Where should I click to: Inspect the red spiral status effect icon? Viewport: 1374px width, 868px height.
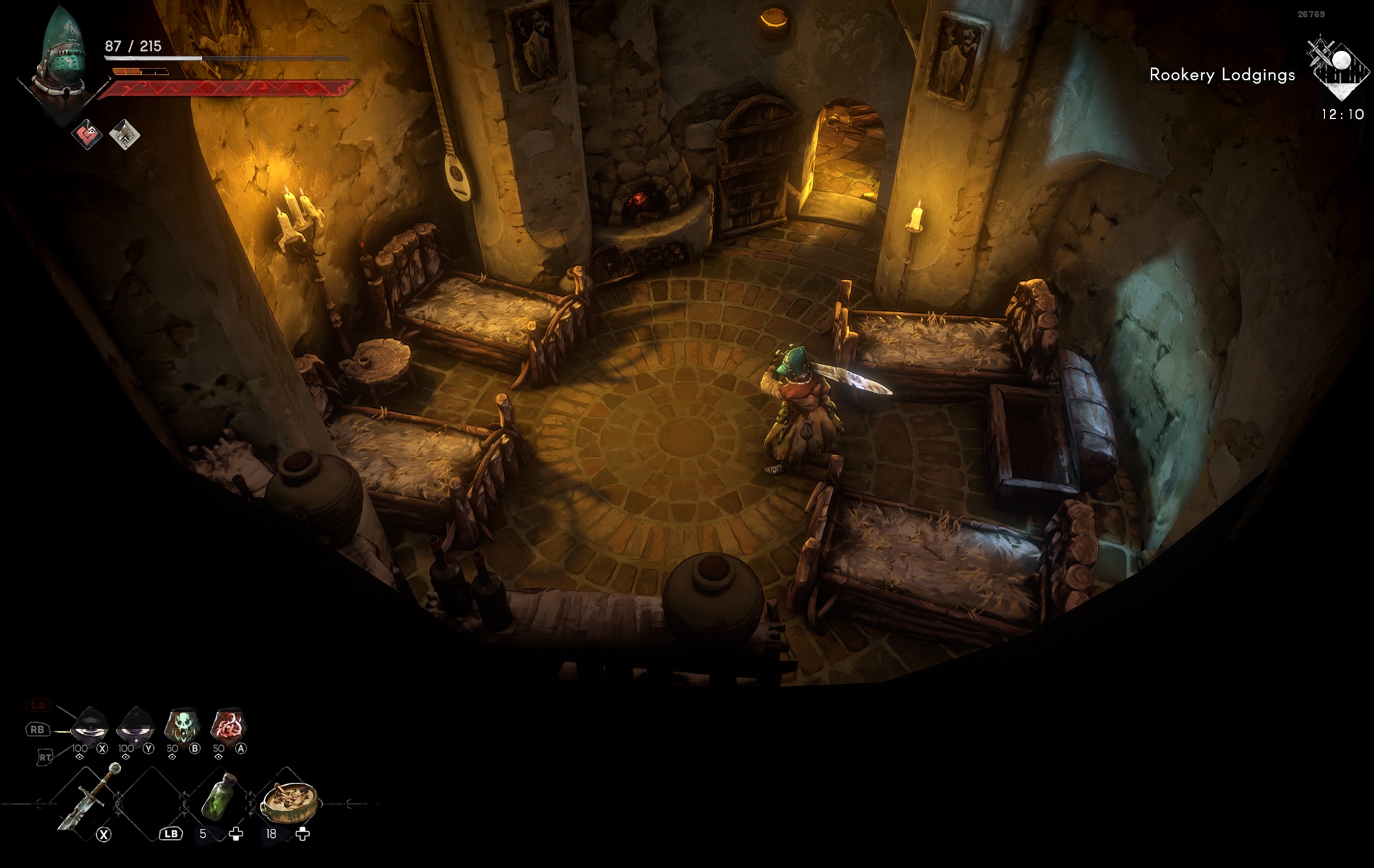coord(87,135)
